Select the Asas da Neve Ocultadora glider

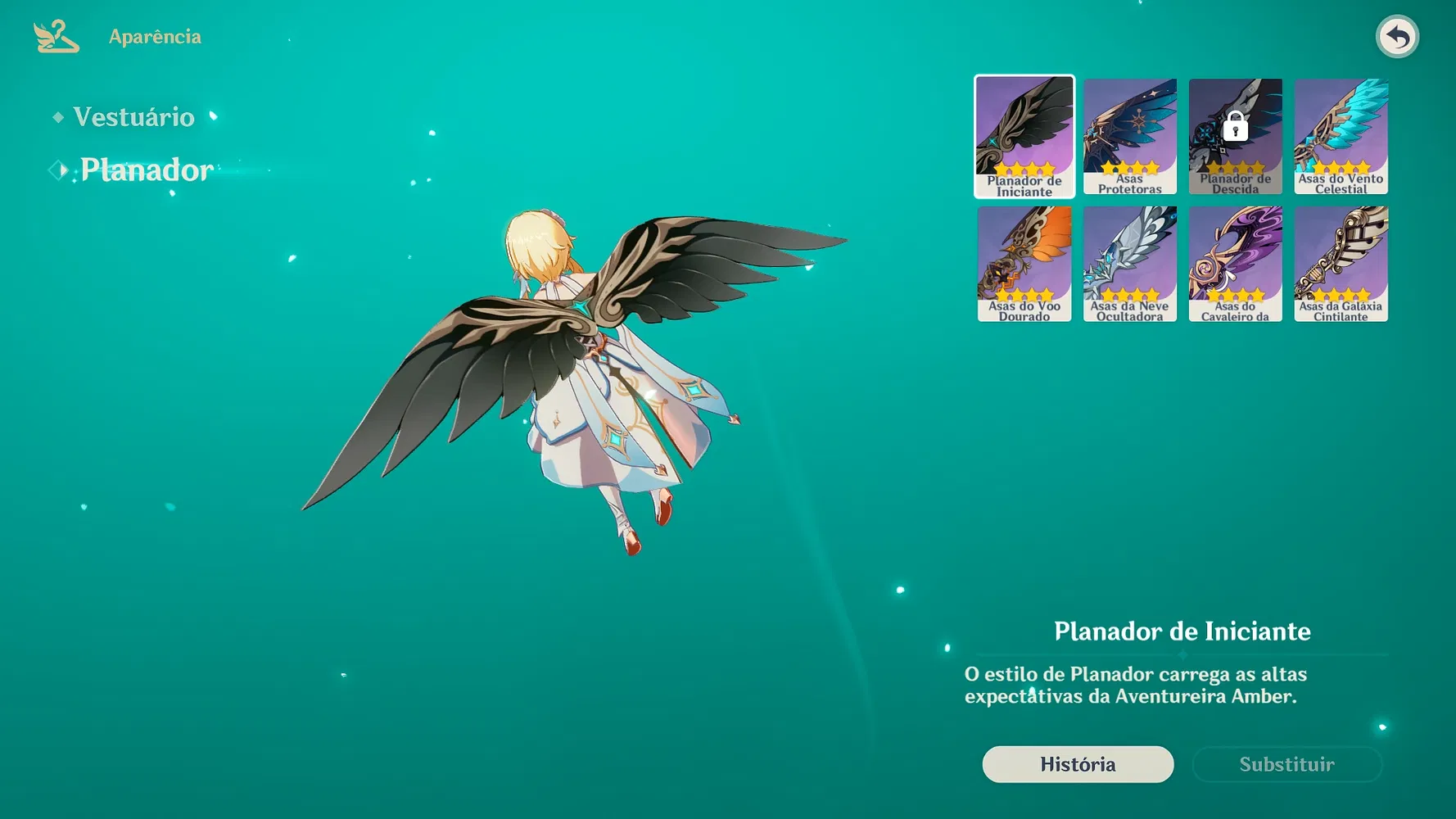[x=1130, y=264]
